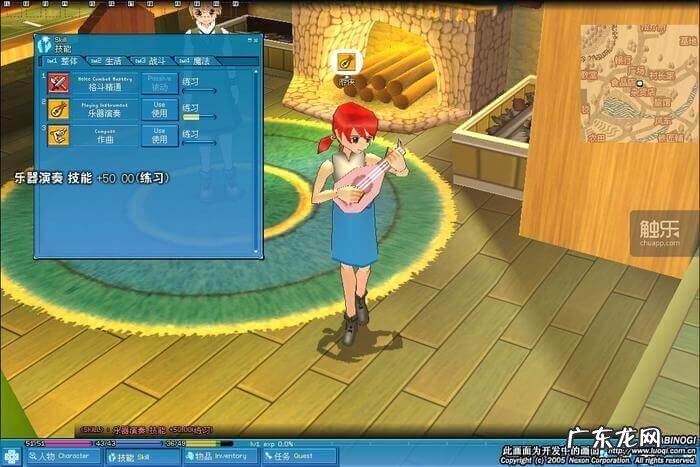Click the main menu icon at bottom-left corner
Image resolution: width=700 pixels, height=467 pixels.
coord(11,457)
